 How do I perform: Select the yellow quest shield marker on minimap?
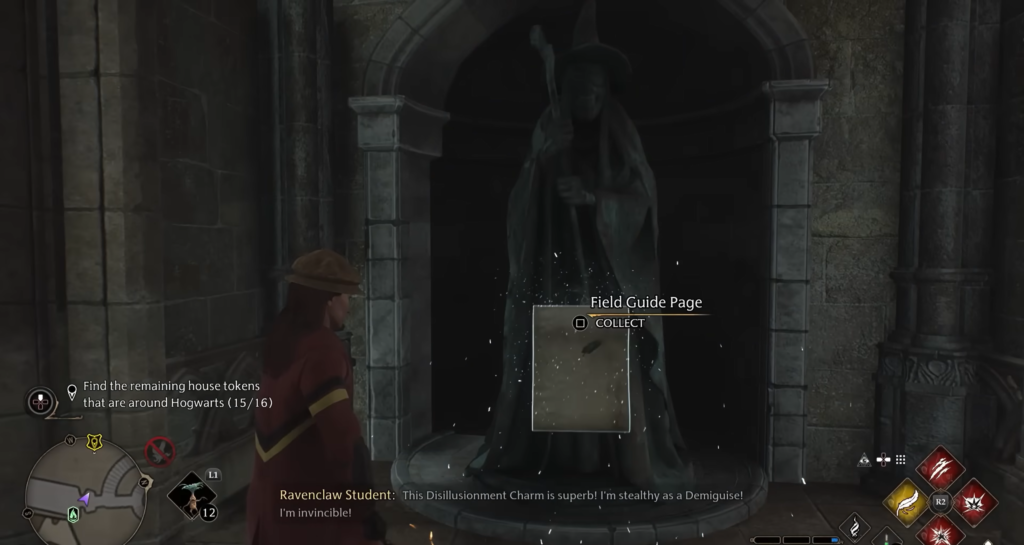coord(94,442)
